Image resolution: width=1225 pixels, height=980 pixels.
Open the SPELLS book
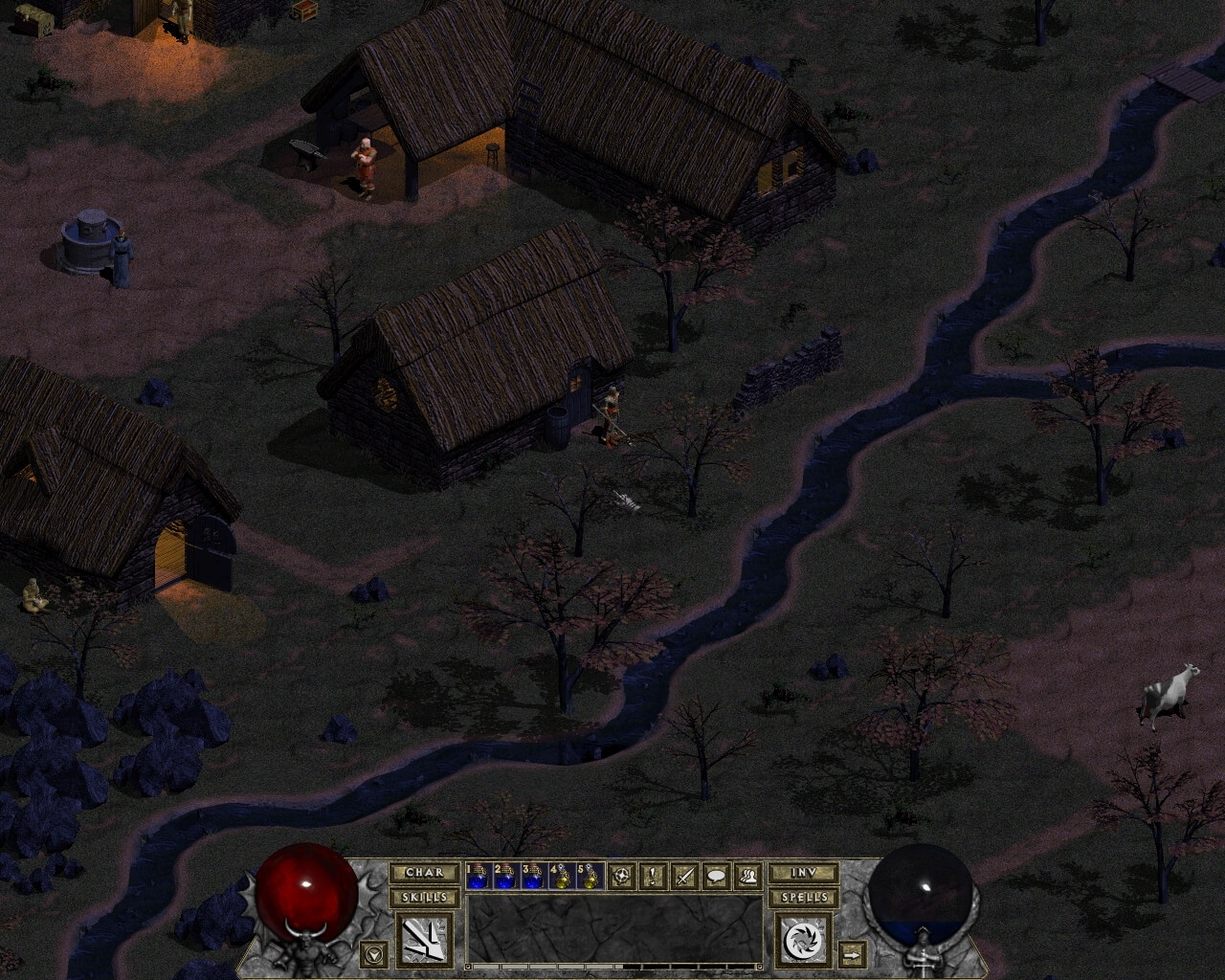click(802, 898)
